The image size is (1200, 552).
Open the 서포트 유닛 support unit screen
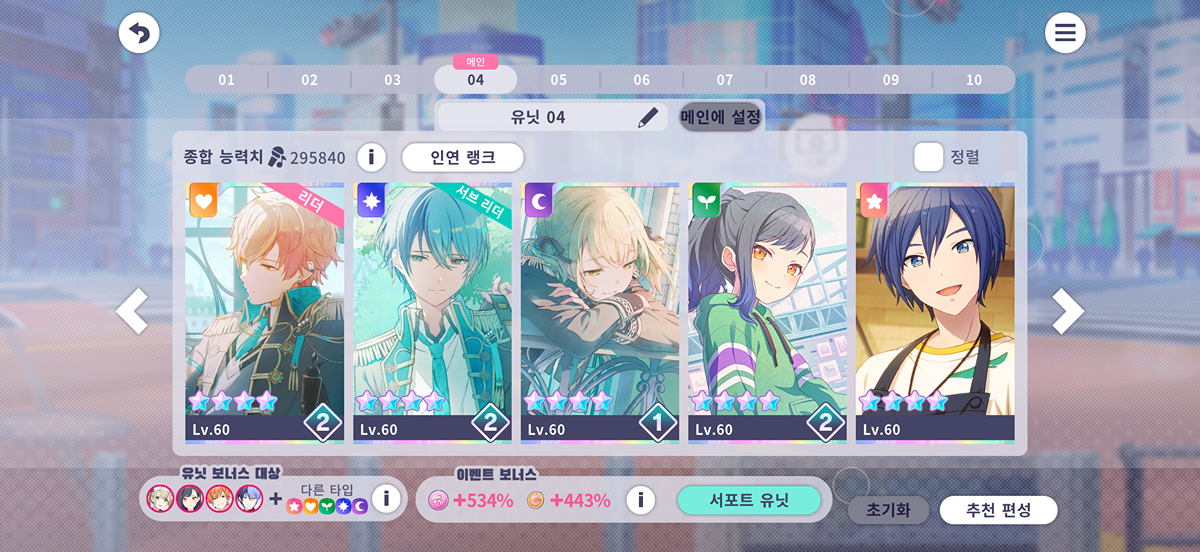[x=748, y=500]
